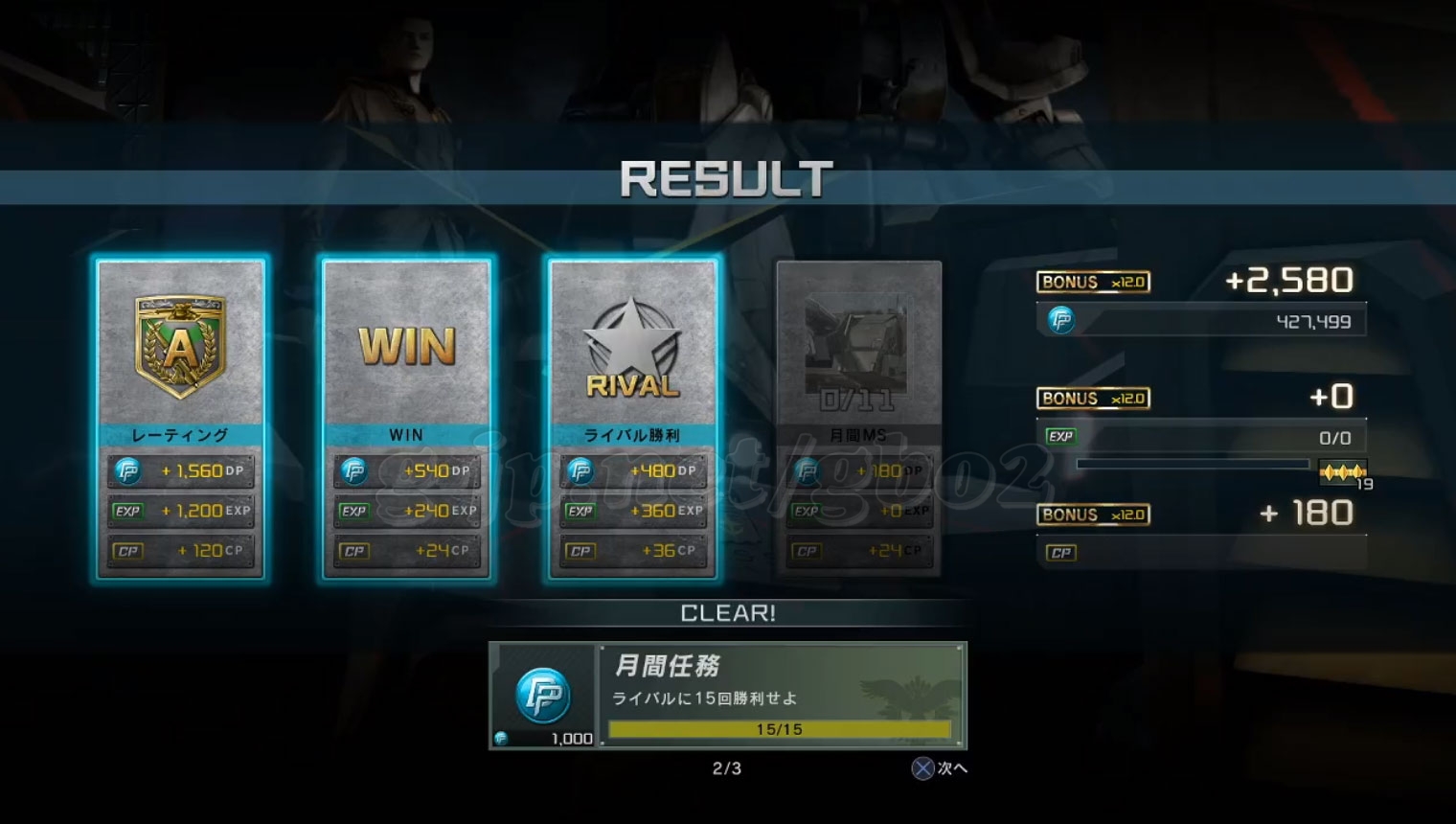Choose the RIVAL ライバル勝利 star card
The width and height of the screenshot is (1456, 824).
pos(633,419)
